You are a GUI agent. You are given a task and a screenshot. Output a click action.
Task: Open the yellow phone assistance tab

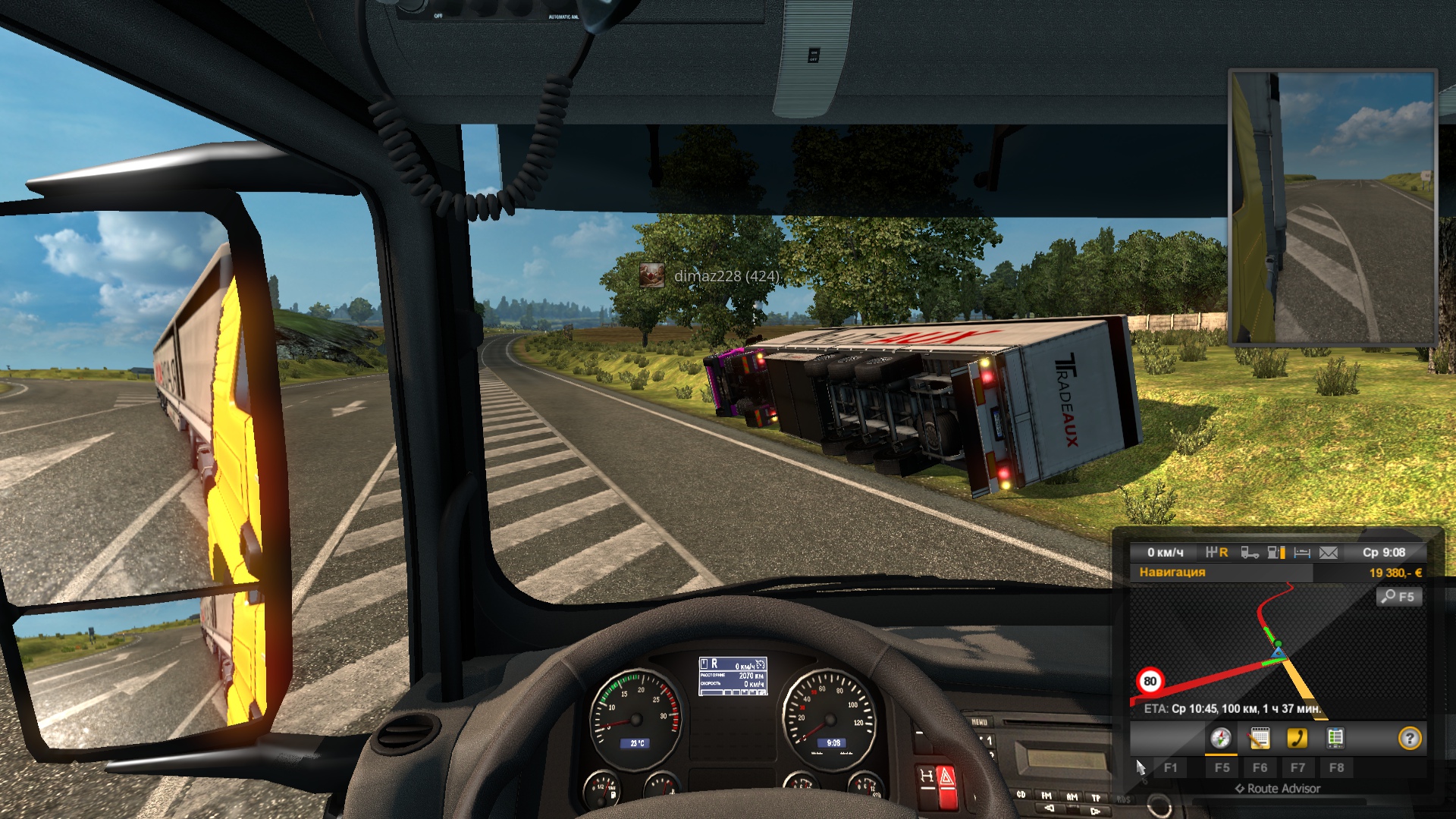pos(1298,738)
